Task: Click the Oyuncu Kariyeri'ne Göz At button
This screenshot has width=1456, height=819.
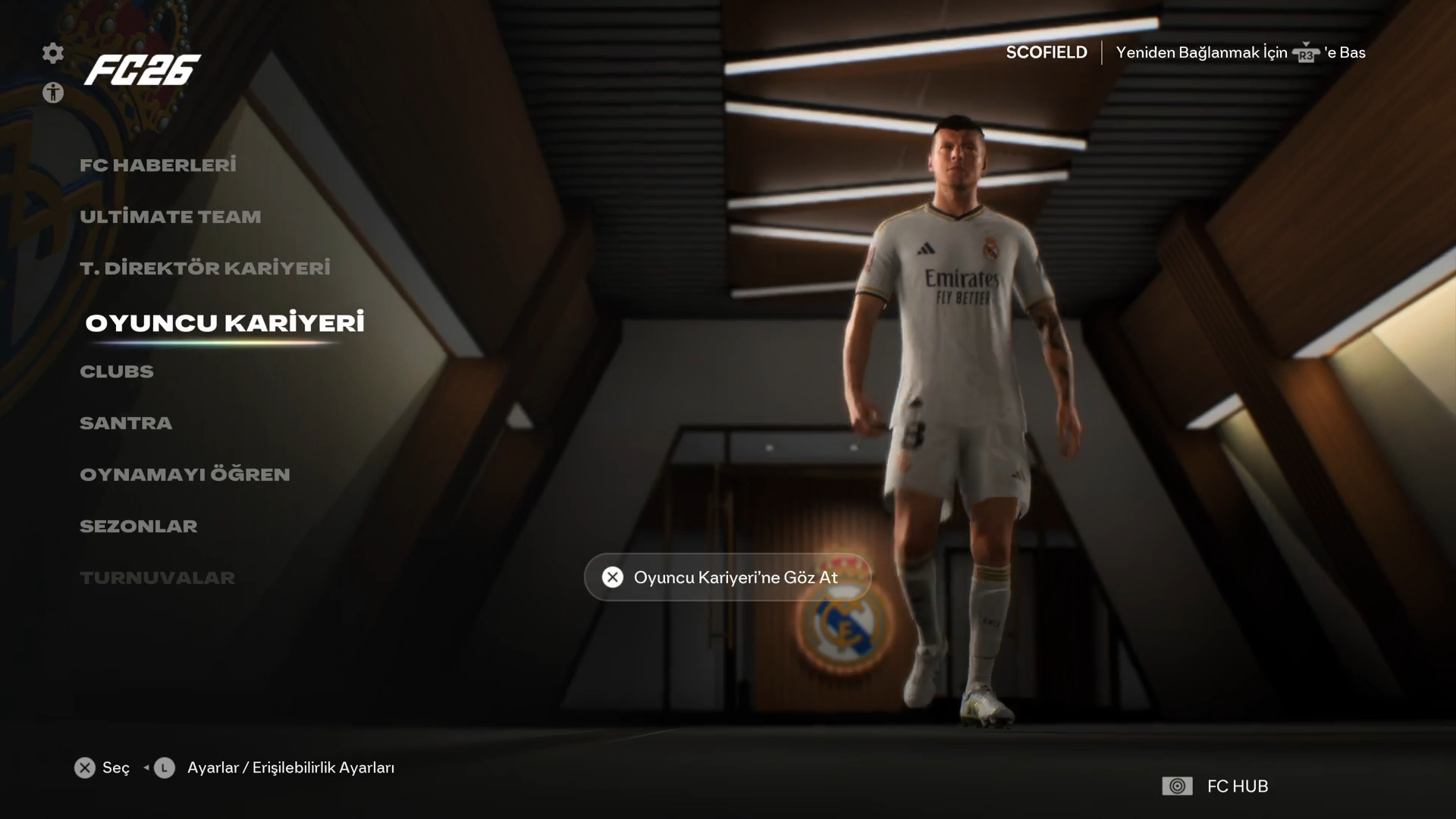Action: pyautogui.click(x=727, y=578)
